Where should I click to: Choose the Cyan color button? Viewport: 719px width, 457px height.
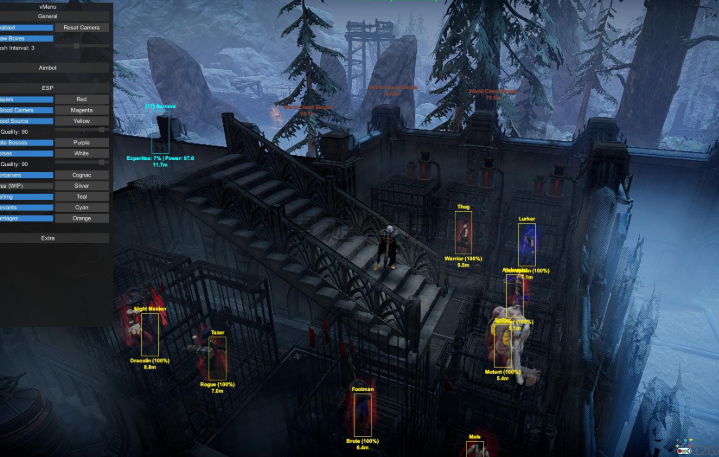click(81, 207)
